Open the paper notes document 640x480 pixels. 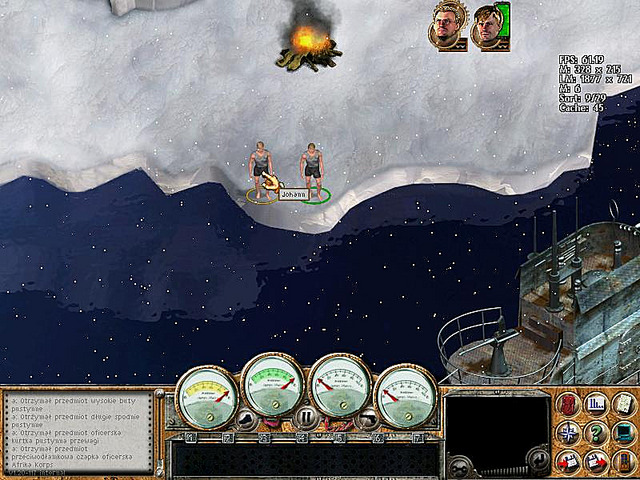[x=624, y=404]
